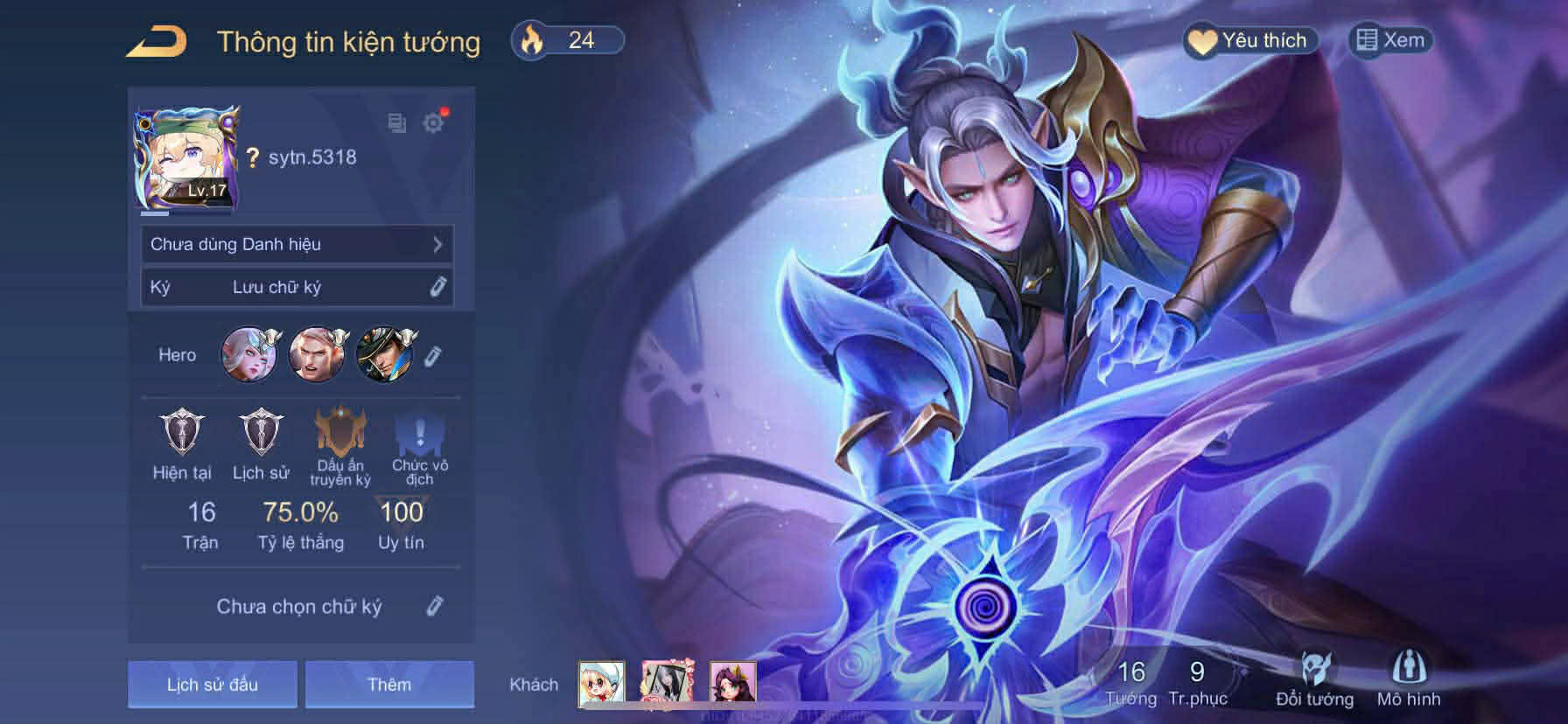1568x724 pixels.
Task: Click the Thêm button
Action: [389, 684]
